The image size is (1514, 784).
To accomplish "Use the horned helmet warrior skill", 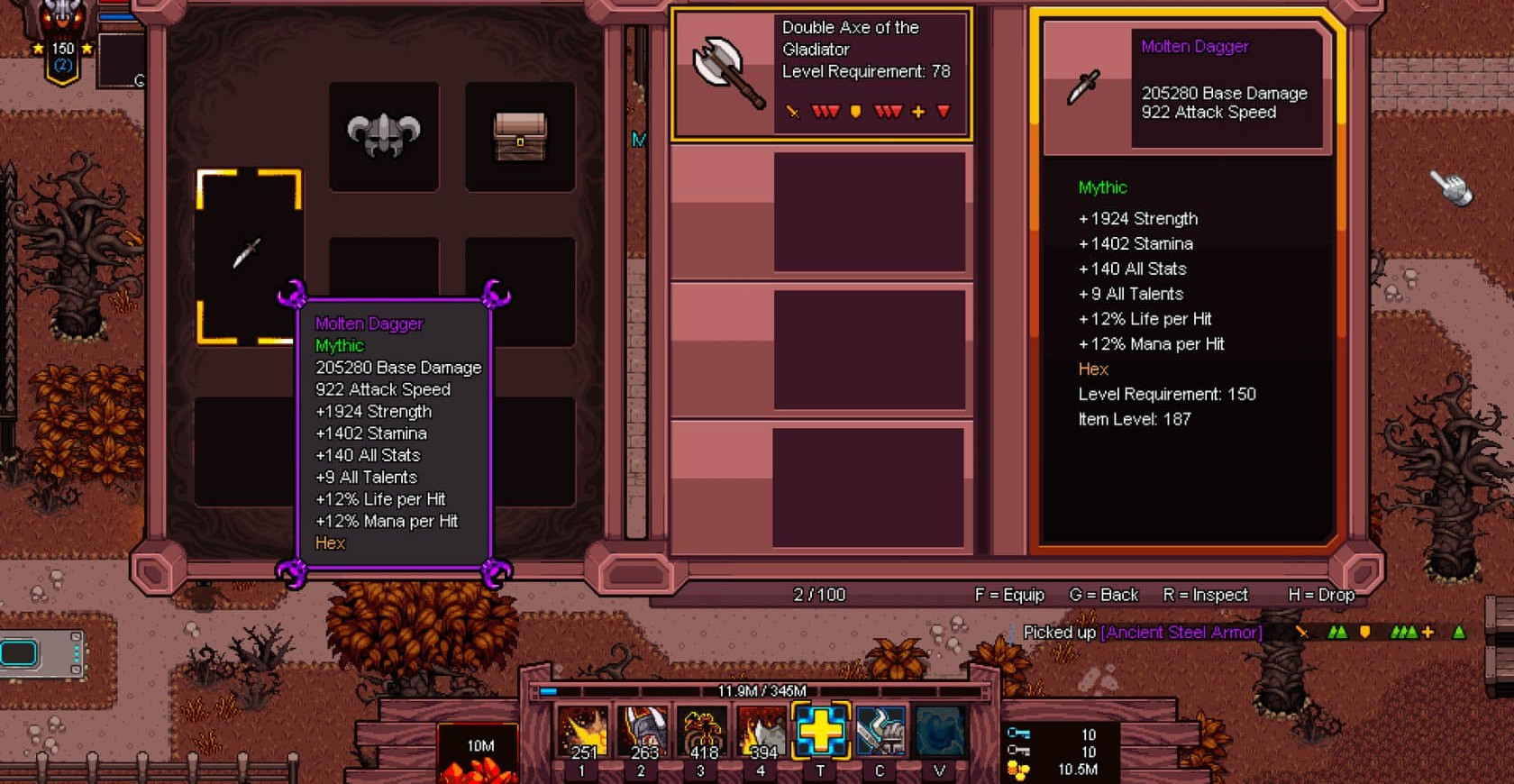I will (643, 732).
